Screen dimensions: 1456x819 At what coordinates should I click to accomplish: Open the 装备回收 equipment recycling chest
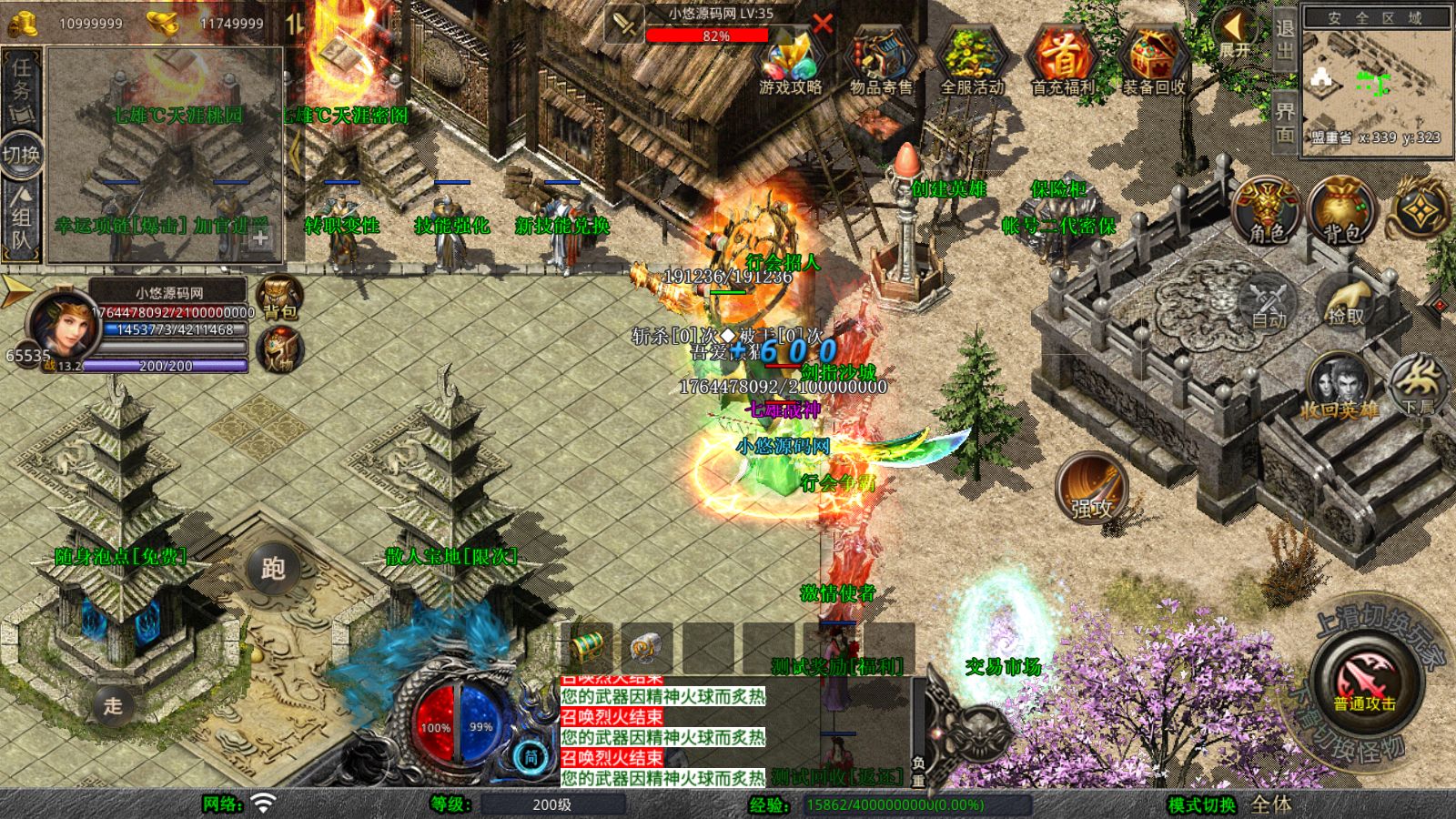coord(1153,62)
